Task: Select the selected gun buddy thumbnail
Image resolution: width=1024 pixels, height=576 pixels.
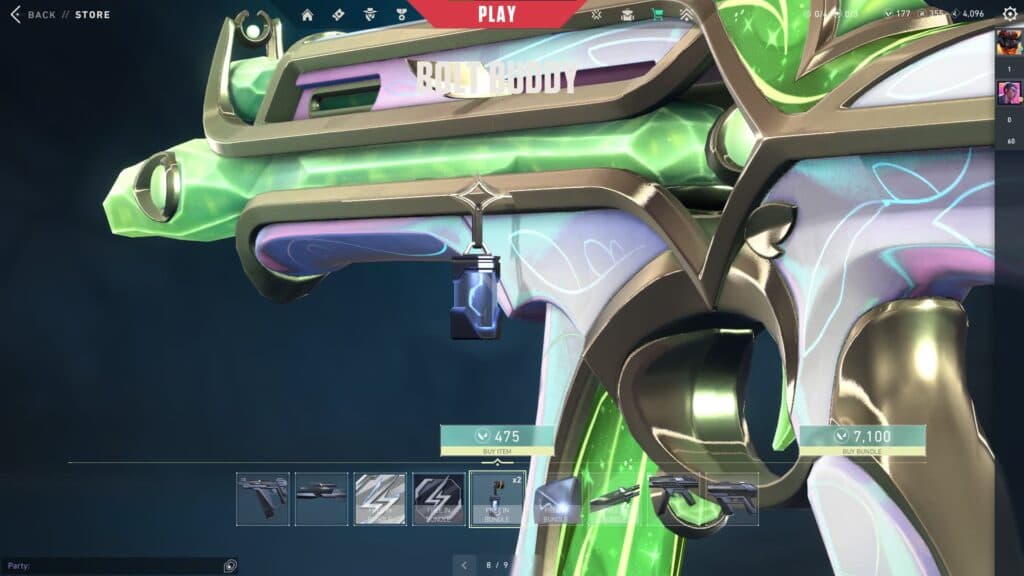Action: point(497,499)
